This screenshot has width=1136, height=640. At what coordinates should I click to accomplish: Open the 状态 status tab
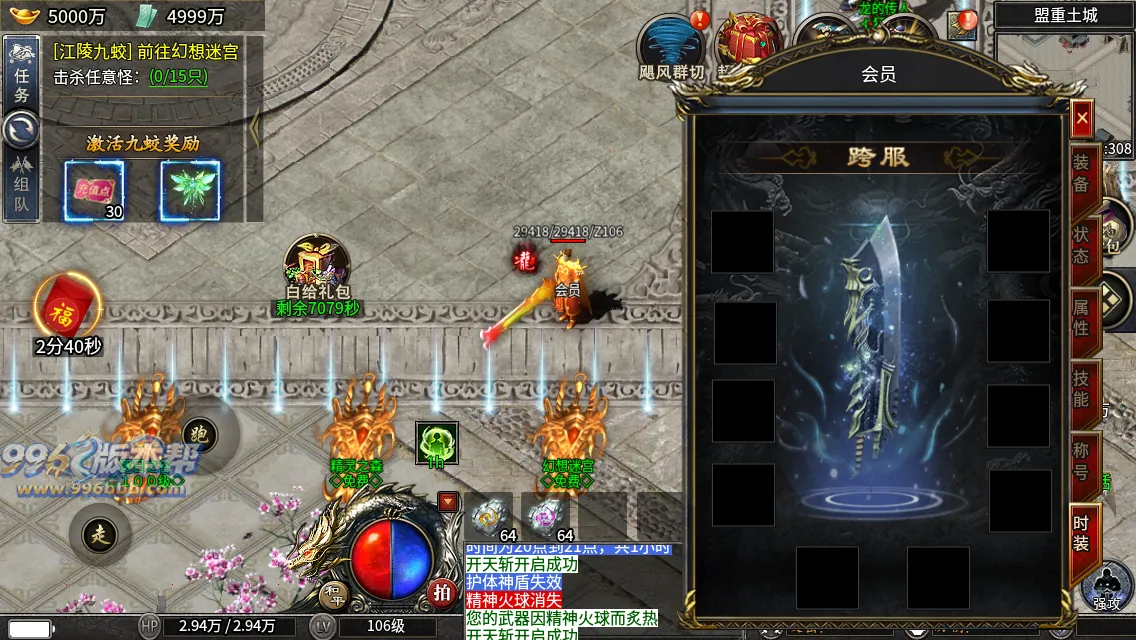(1083, 244)
